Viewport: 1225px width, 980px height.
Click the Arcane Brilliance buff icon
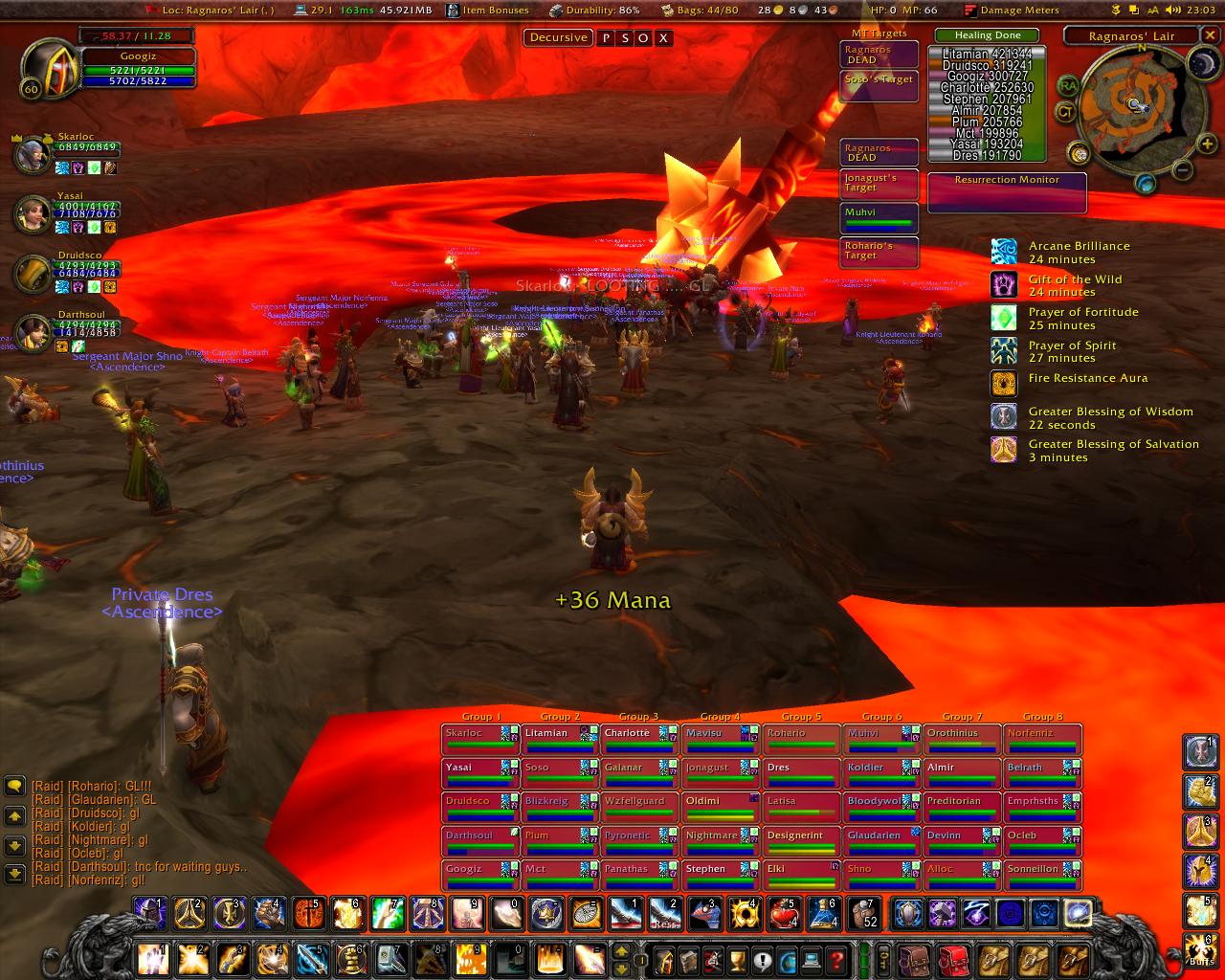tap(1003, 253)
